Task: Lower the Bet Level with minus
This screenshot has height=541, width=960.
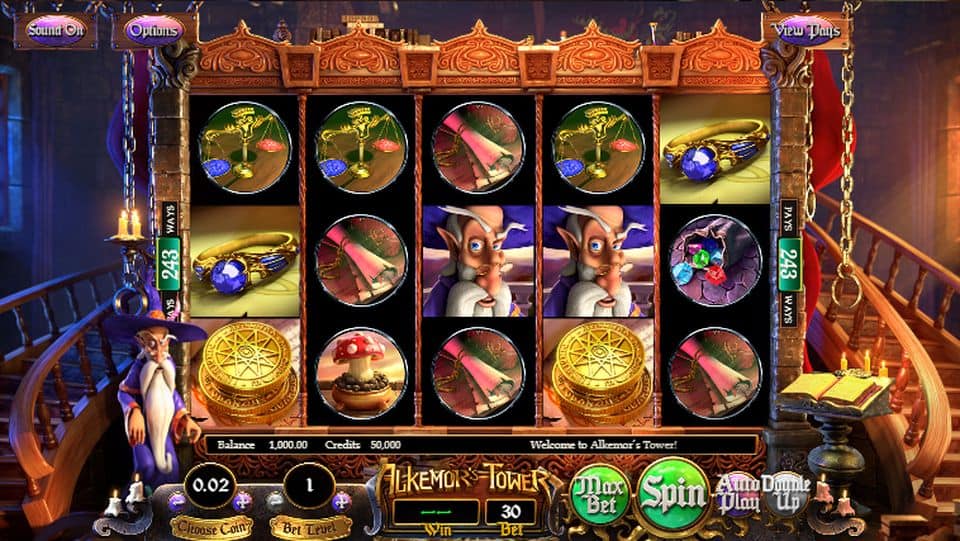Action: coord(276,498)
